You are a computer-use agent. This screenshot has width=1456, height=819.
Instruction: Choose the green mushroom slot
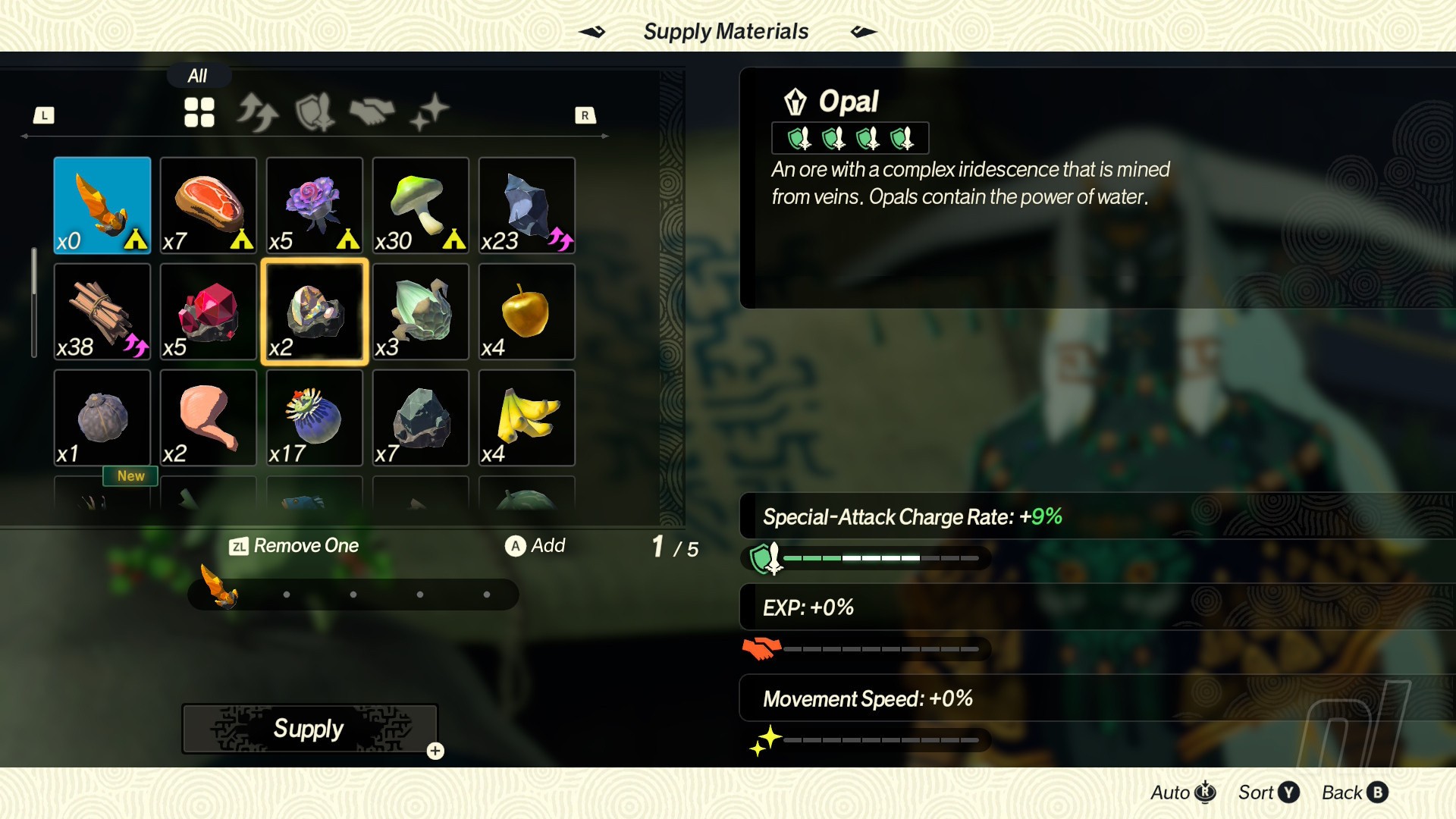[x=421, y=205]
